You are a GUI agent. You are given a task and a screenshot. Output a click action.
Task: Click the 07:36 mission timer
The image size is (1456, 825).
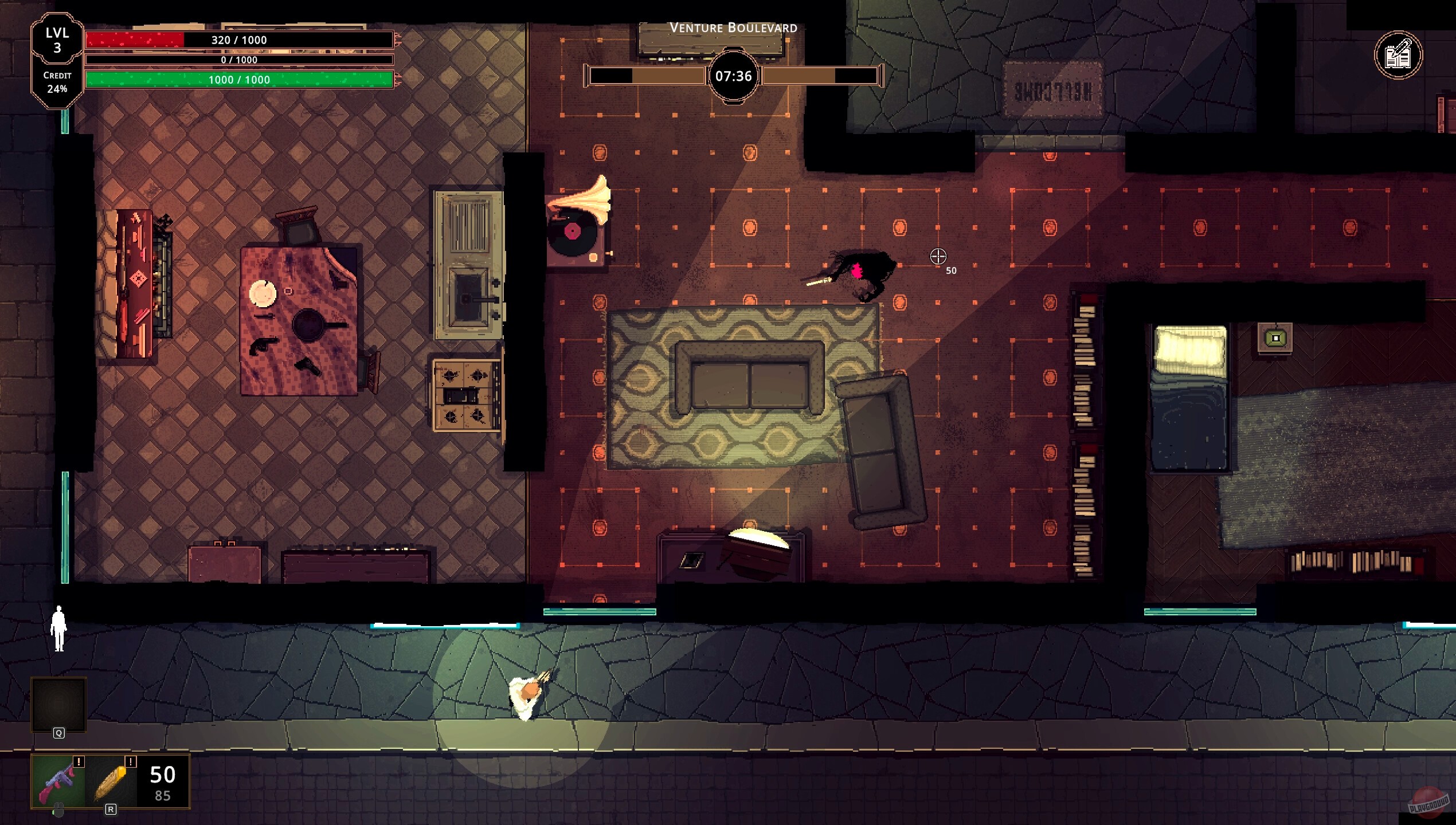tap(735, 75)
